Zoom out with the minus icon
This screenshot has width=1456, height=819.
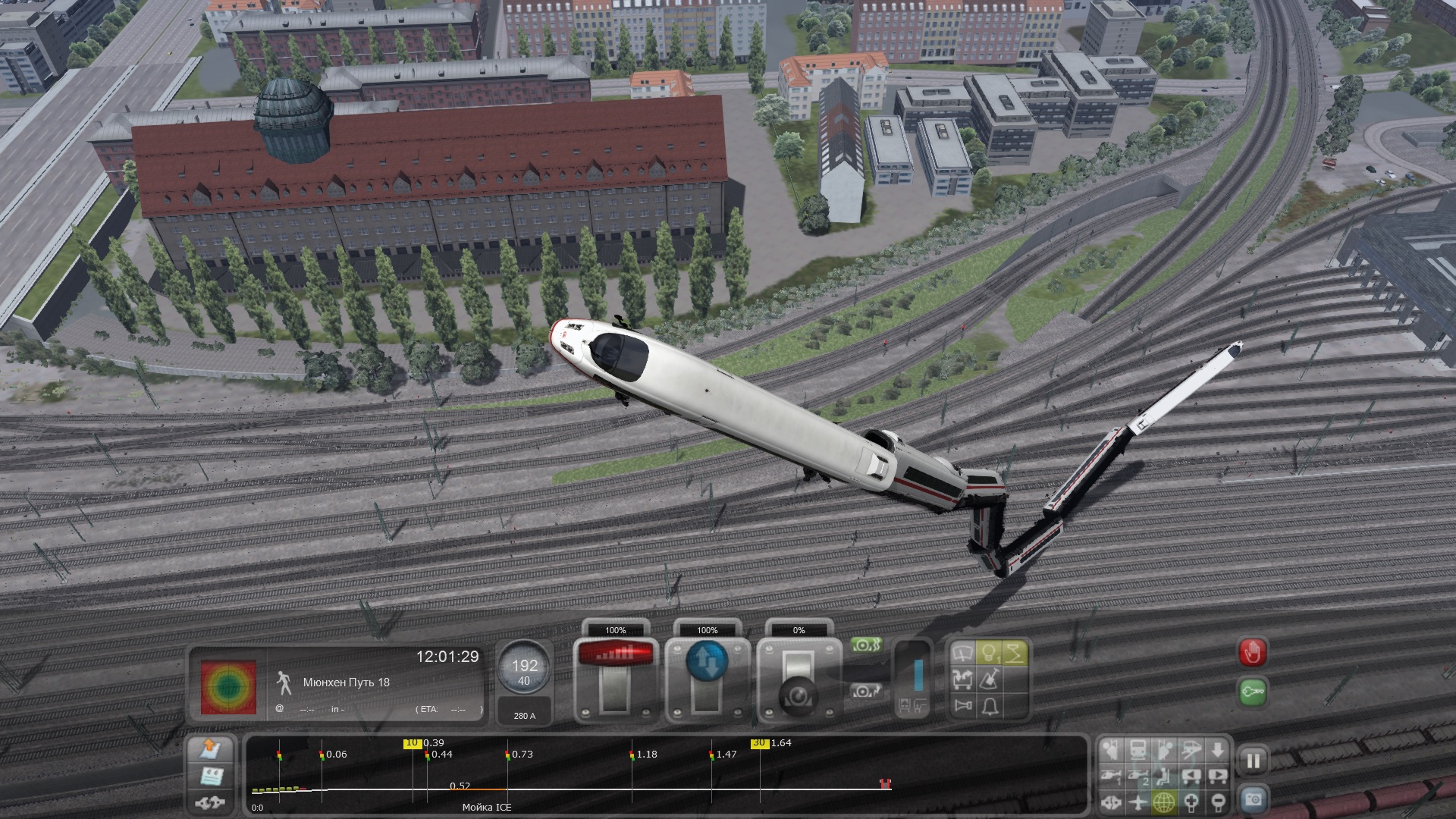[1218, 802]
